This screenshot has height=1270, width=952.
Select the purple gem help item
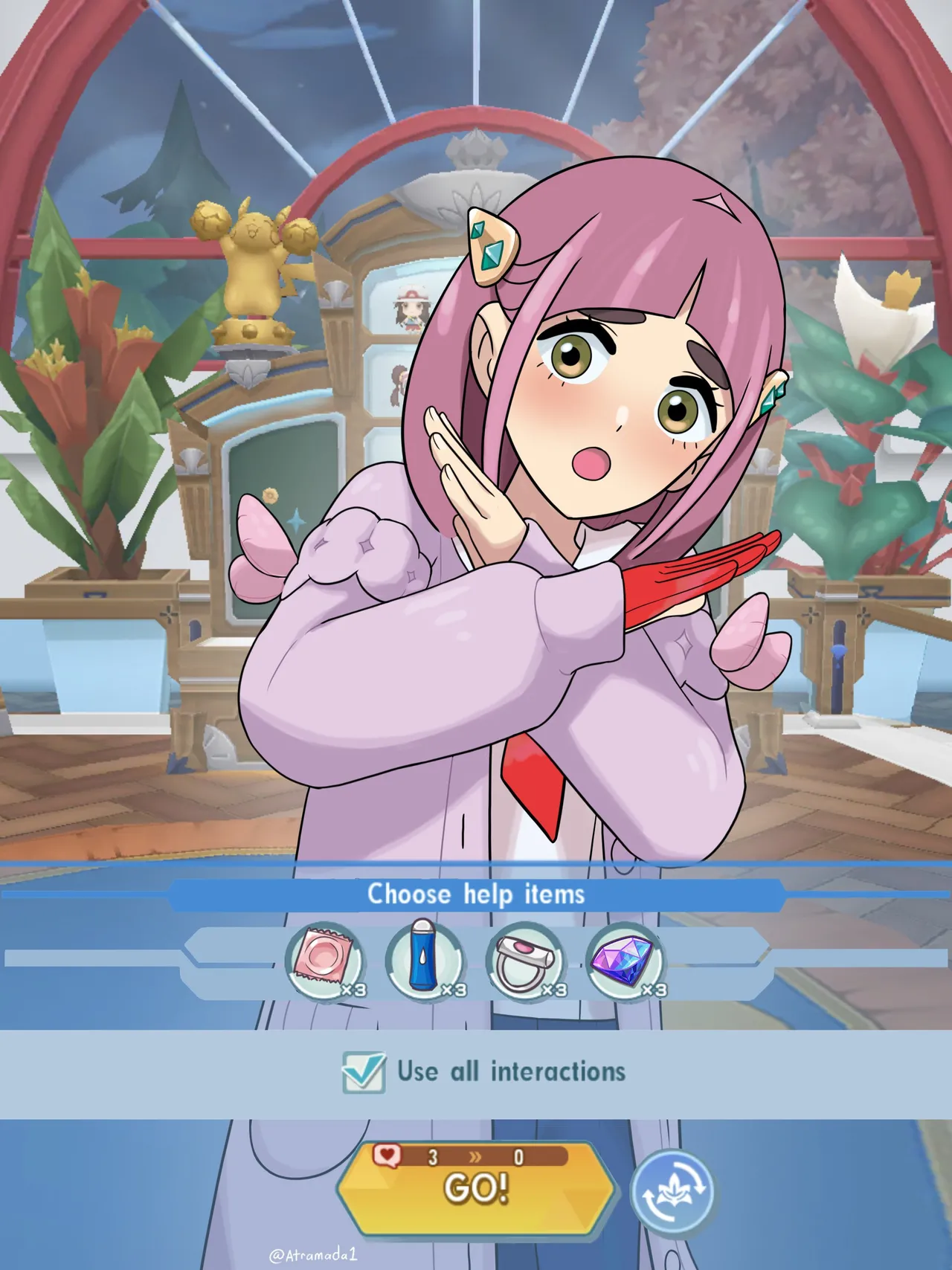coord(625,963)
